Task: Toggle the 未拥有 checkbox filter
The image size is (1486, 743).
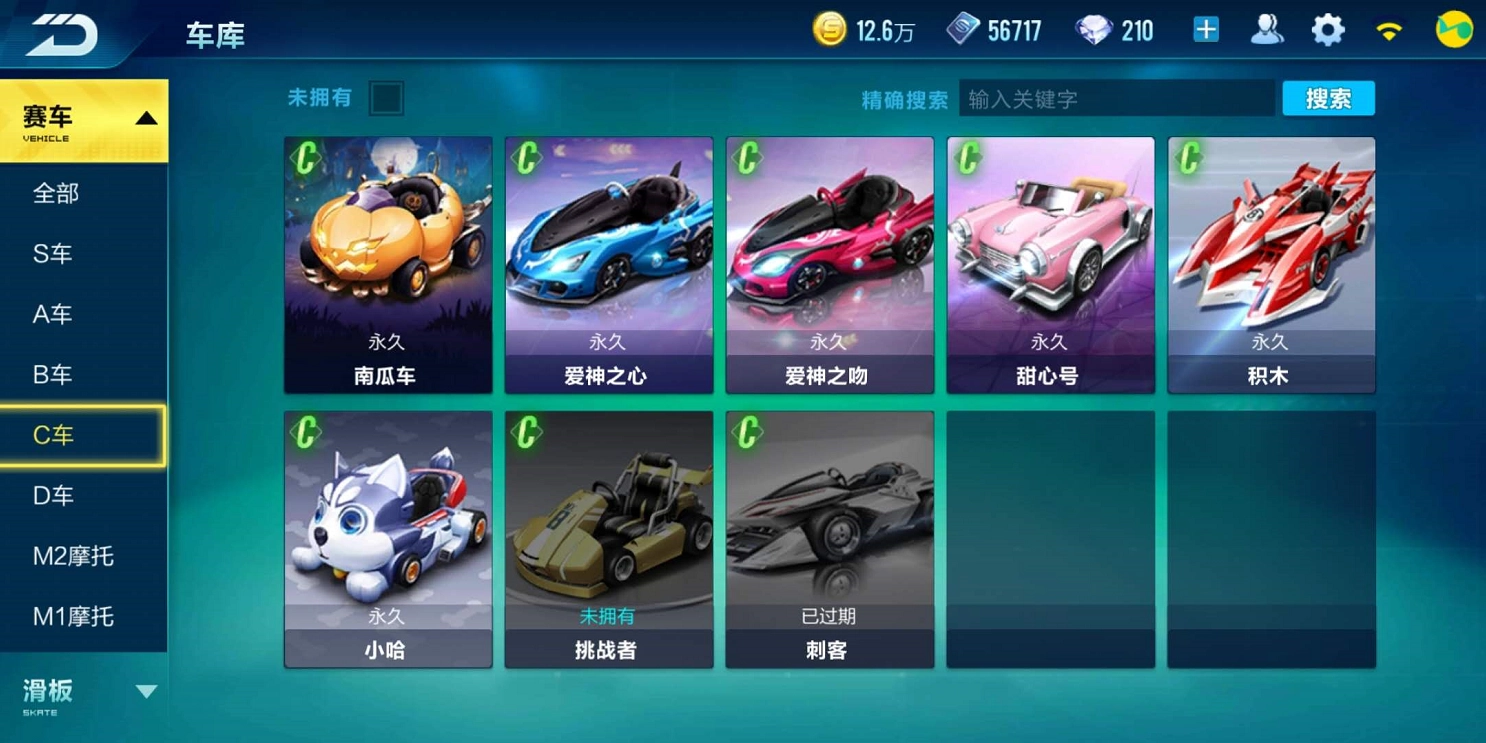Action: [x=386, y=99]
